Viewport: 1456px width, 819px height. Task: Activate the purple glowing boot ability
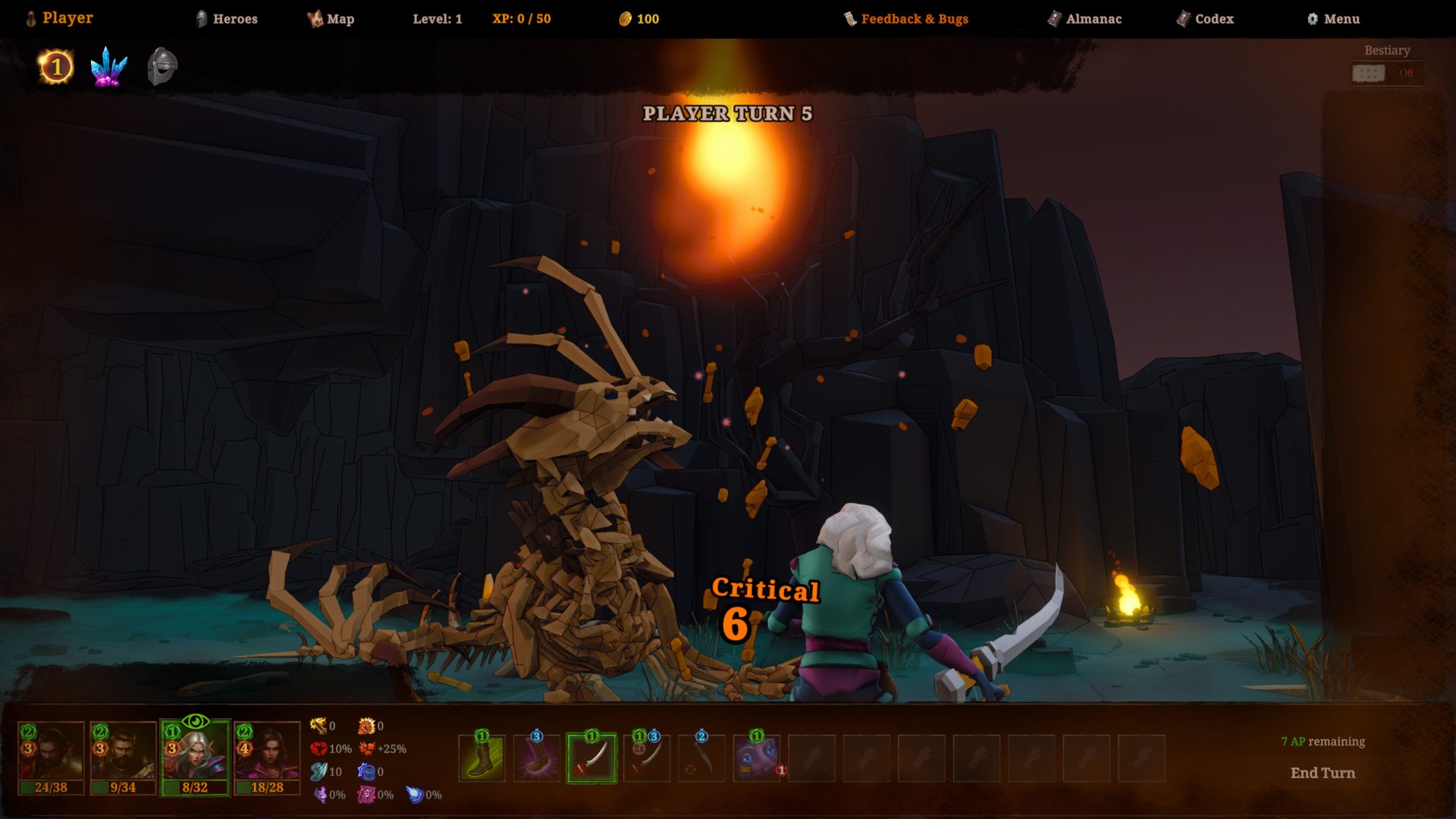coord(537,758)
